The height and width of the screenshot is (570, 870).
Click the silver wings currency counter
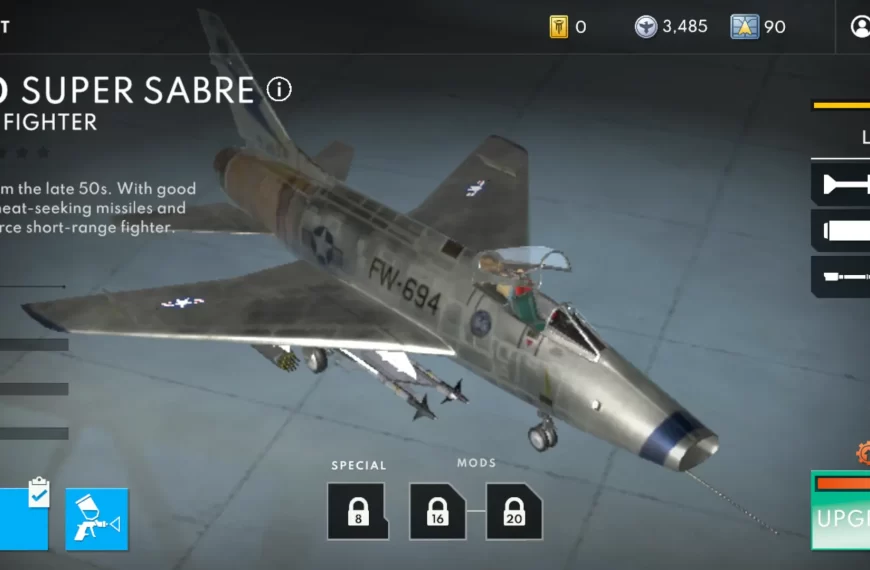click(671, 27)
